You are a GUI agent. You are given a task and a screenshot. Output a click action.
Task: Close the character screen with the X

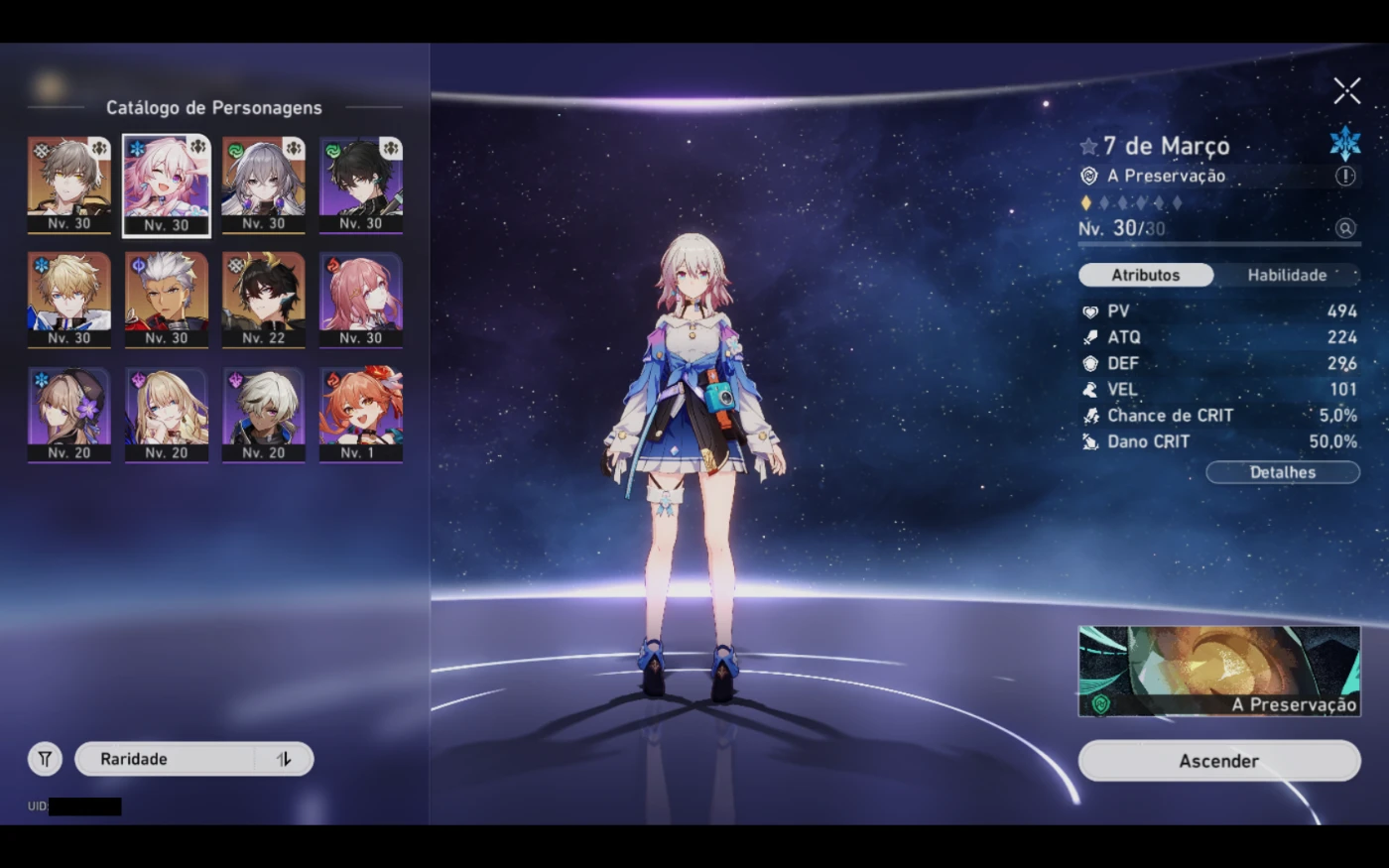click(1346, 91)
